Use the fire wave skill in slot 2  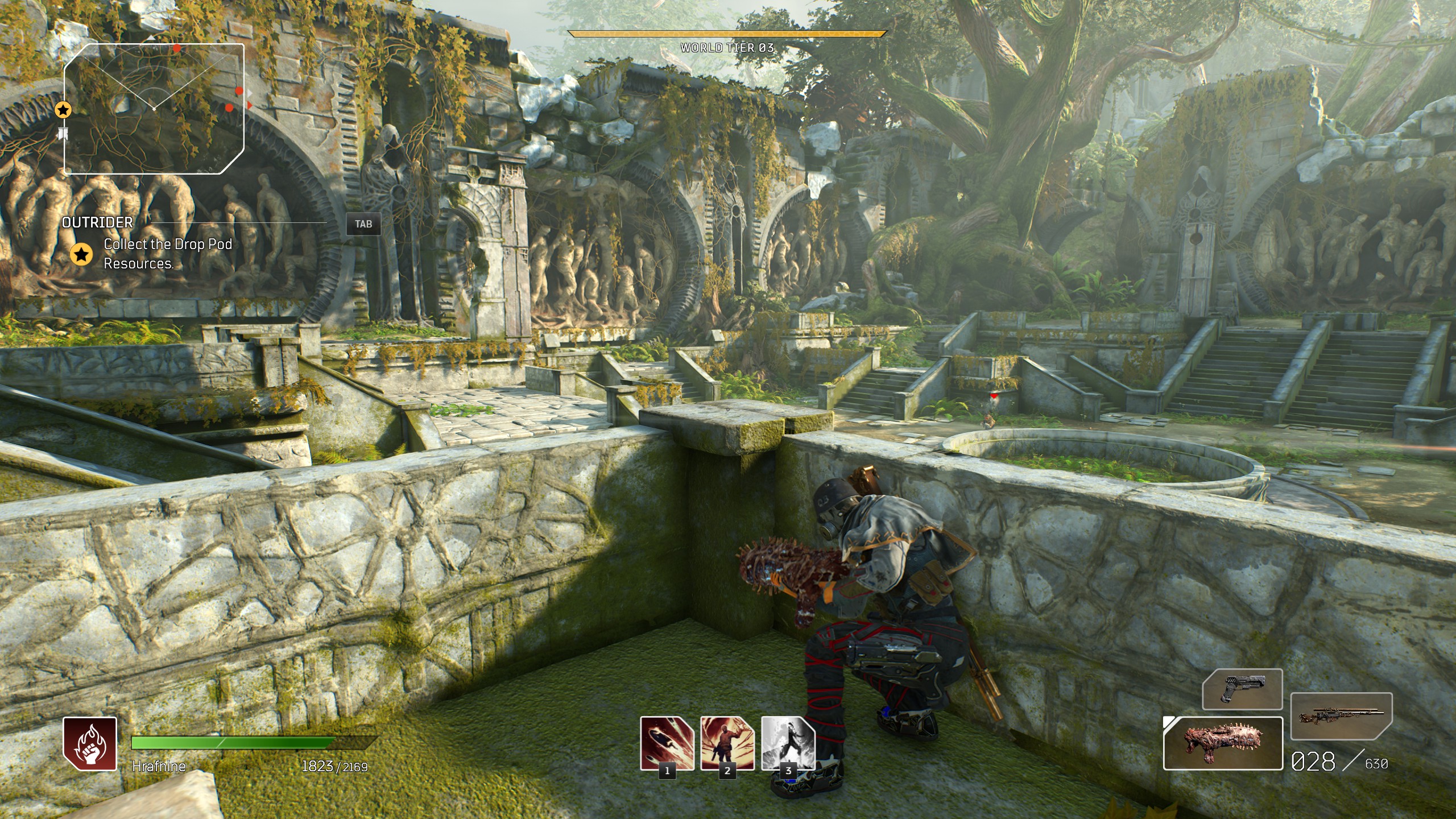(727, 743)
